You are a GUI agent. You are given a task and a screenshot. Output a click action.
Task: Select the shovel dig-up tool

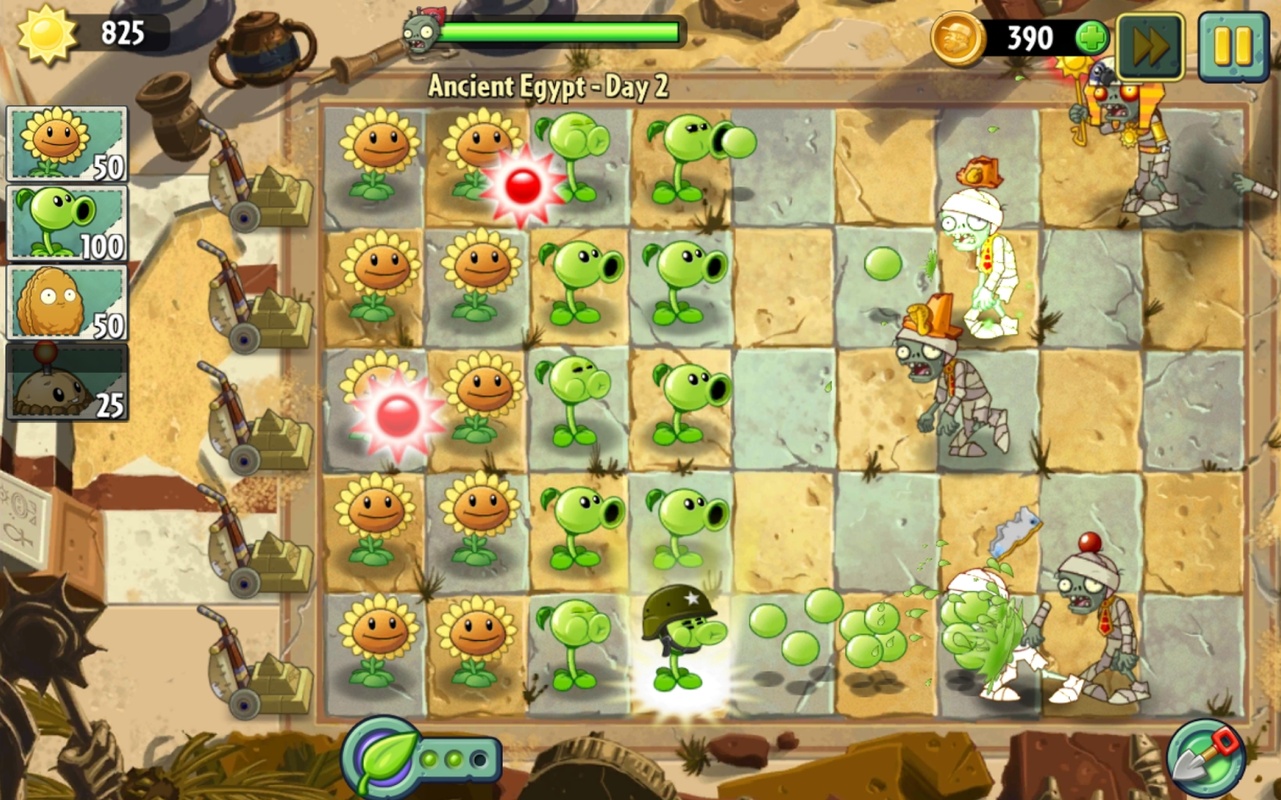(1205, 759)
